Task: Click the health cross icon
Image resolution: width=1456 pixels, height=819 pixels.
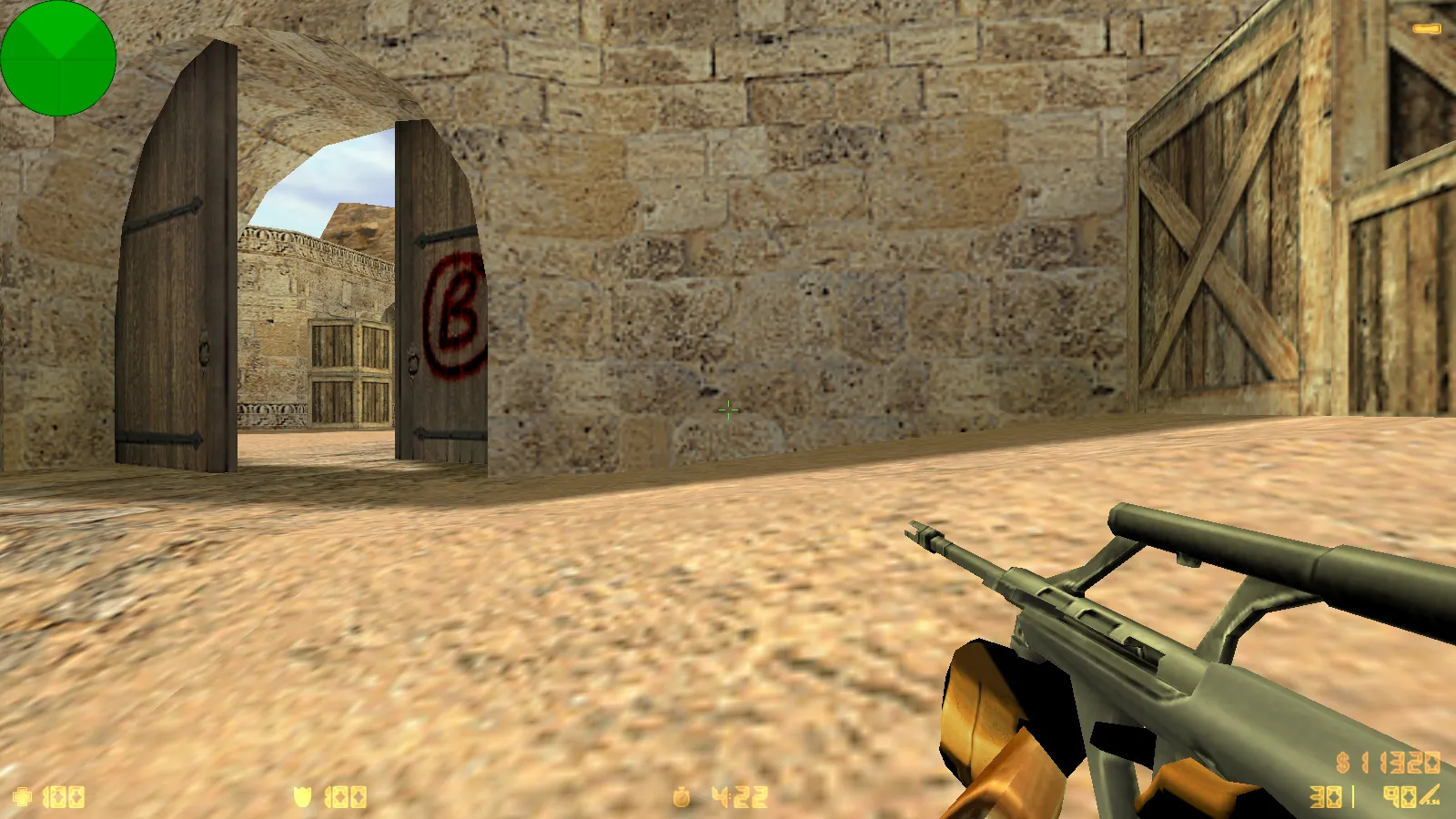Action: click(21, 795)
